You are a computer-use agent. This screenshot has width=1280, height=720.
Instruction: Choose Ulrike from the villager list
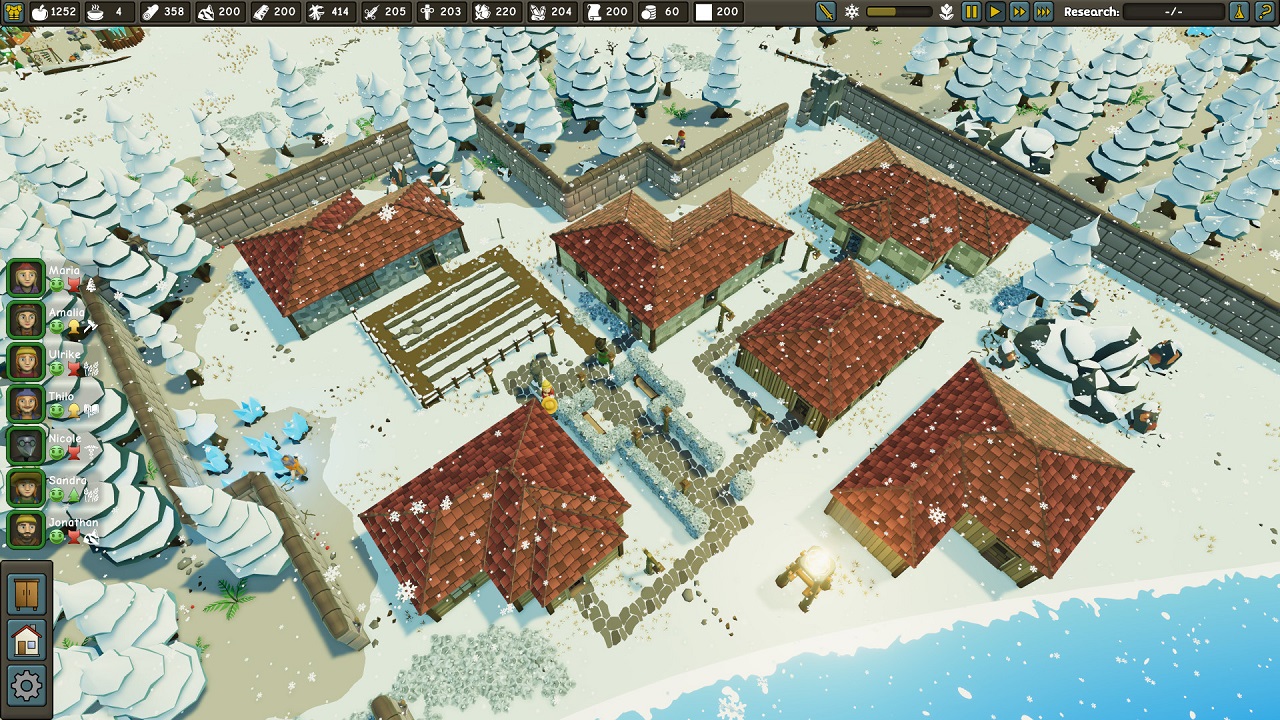pos(27,361)
